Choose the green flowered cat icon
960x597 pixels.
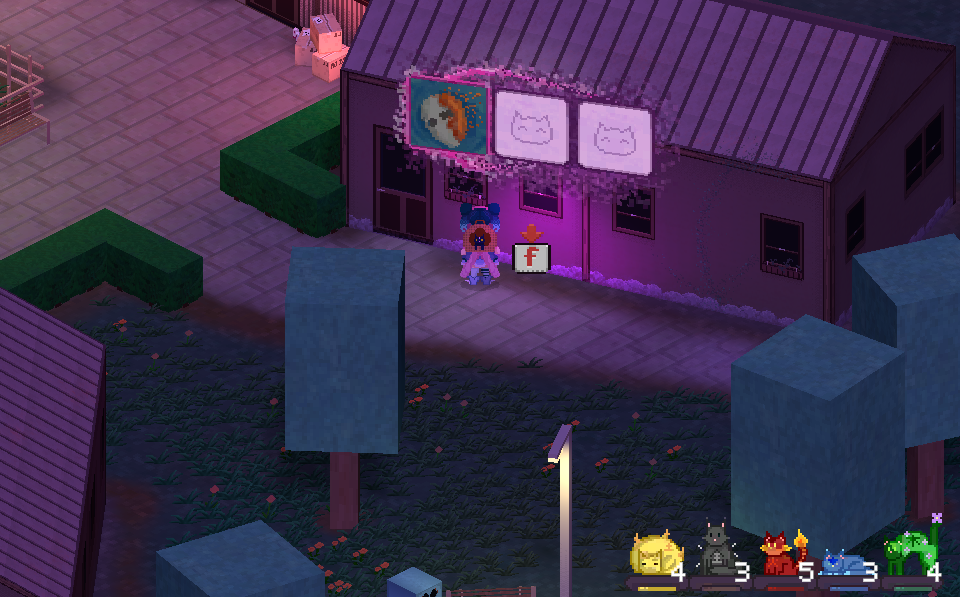[x=906, y=552]
